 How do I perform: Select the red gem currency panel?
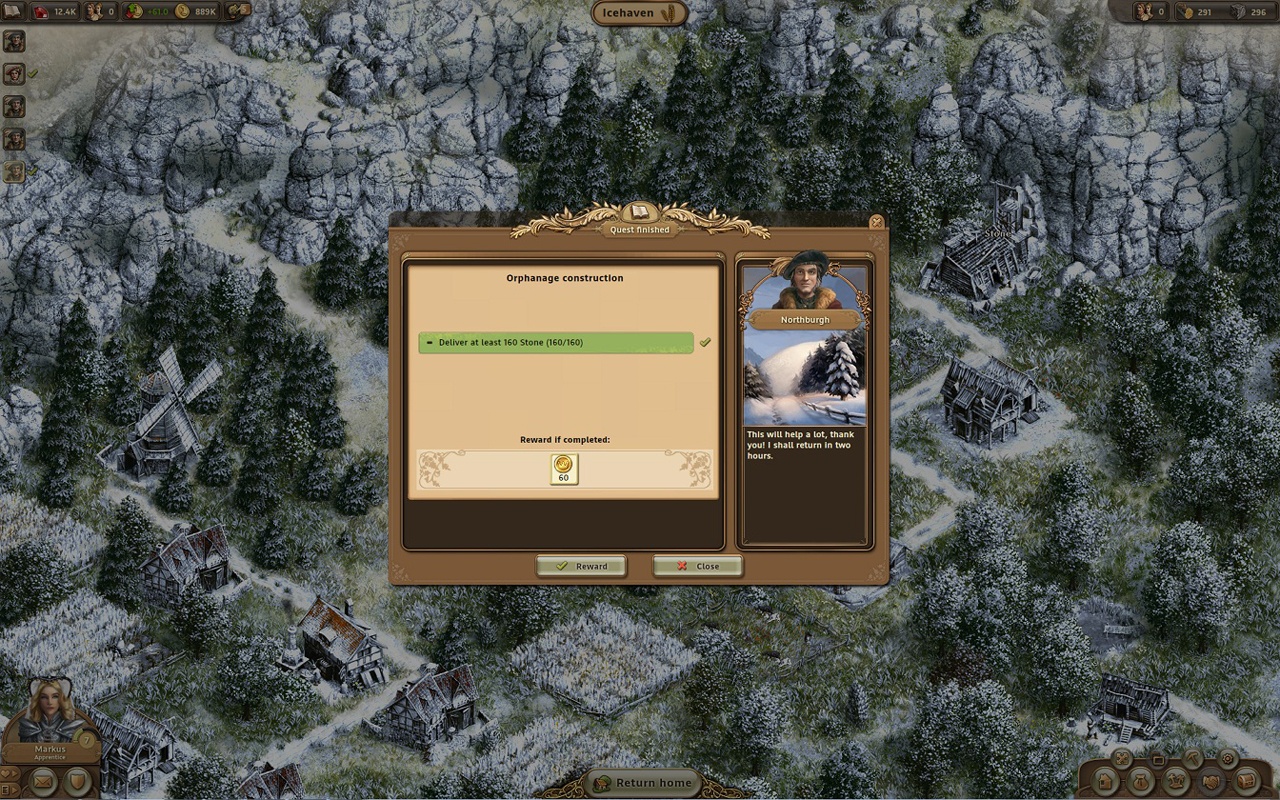pyautogui.click(x=50, y=11)
